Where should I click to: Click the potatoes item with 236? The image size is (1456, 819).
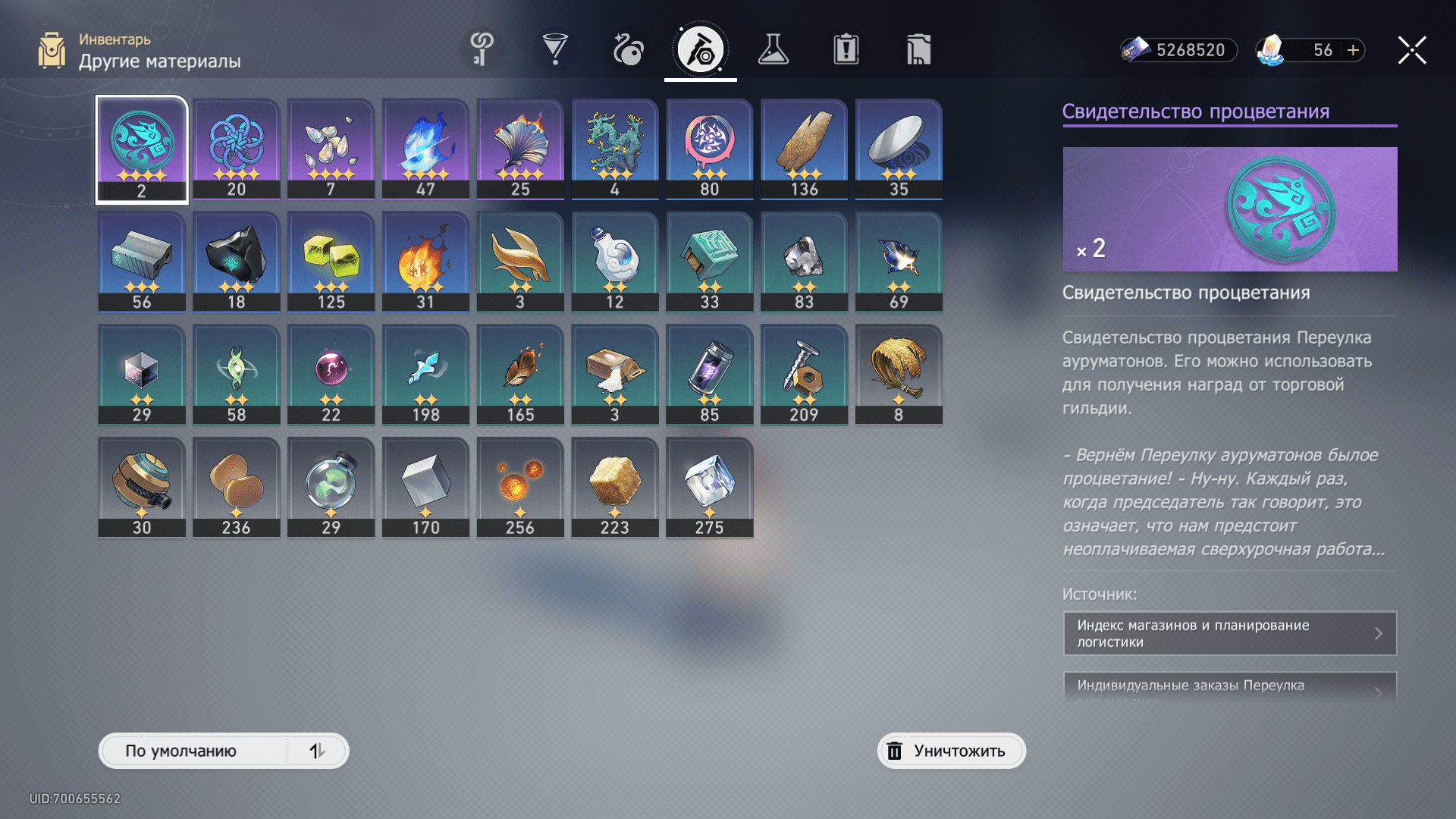(237, 488)
